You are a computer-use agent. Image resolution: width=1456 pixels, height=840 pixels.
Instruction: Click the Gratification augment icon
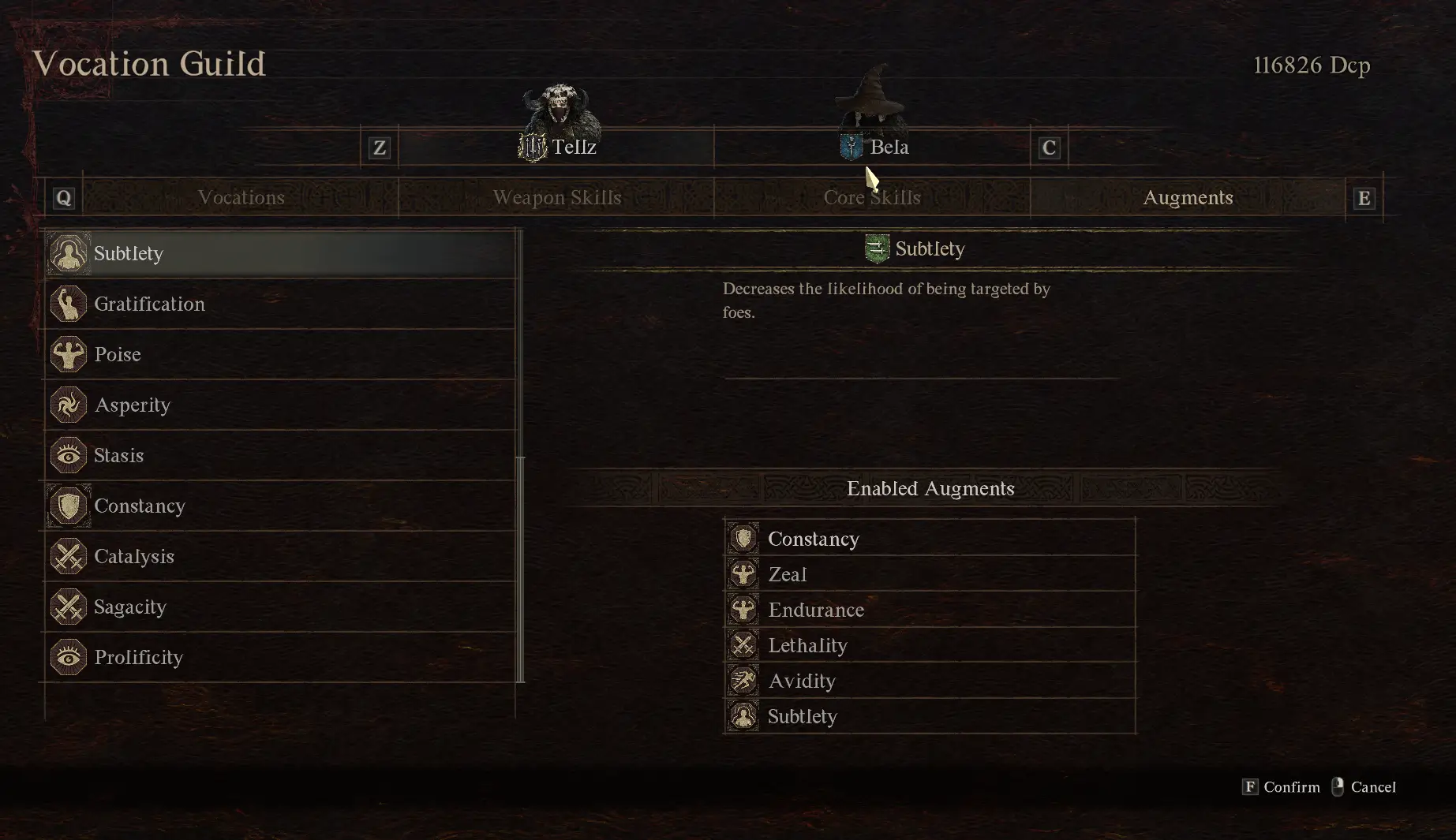pyautogui.click(x=69, y=304)
